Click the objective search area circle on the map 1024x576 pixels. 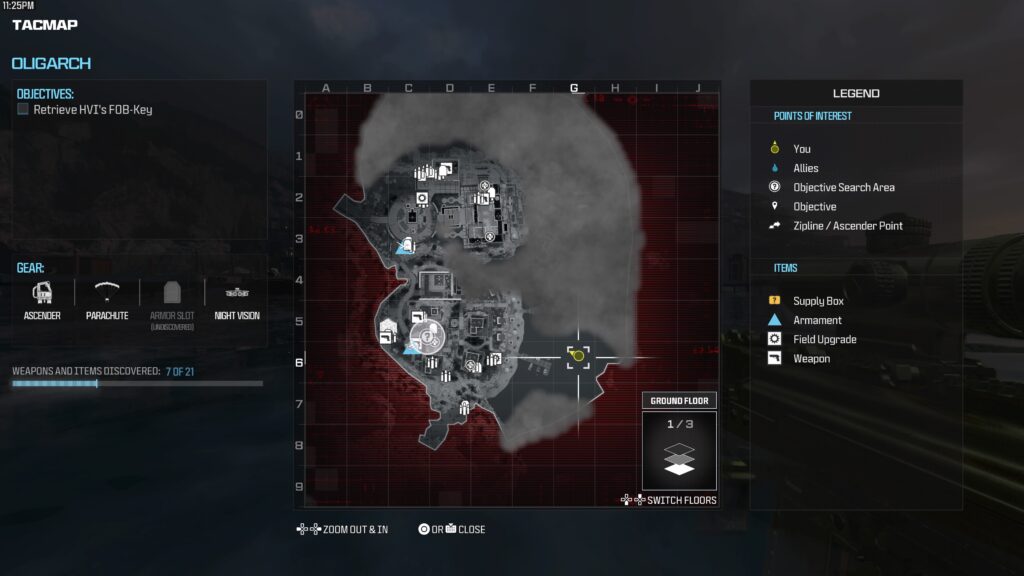(x=426, y=336)
